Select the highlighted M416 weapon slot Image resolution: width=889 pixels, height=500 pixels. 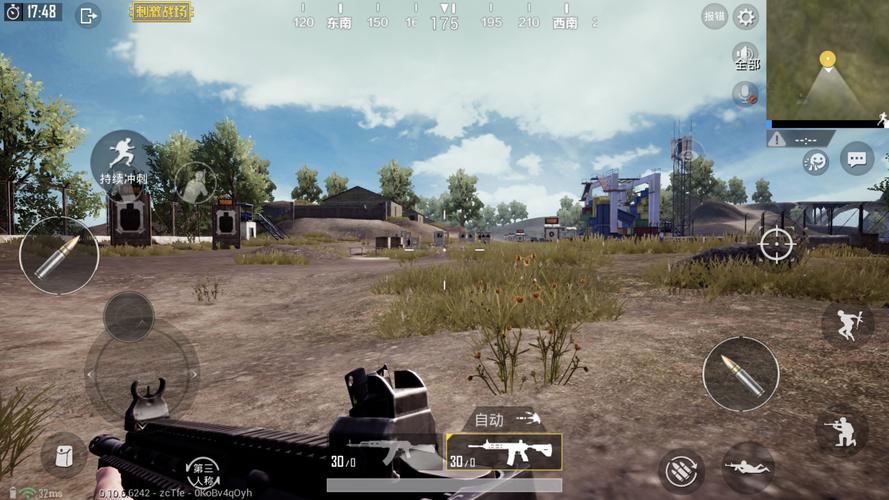click(x=503, y=452)
